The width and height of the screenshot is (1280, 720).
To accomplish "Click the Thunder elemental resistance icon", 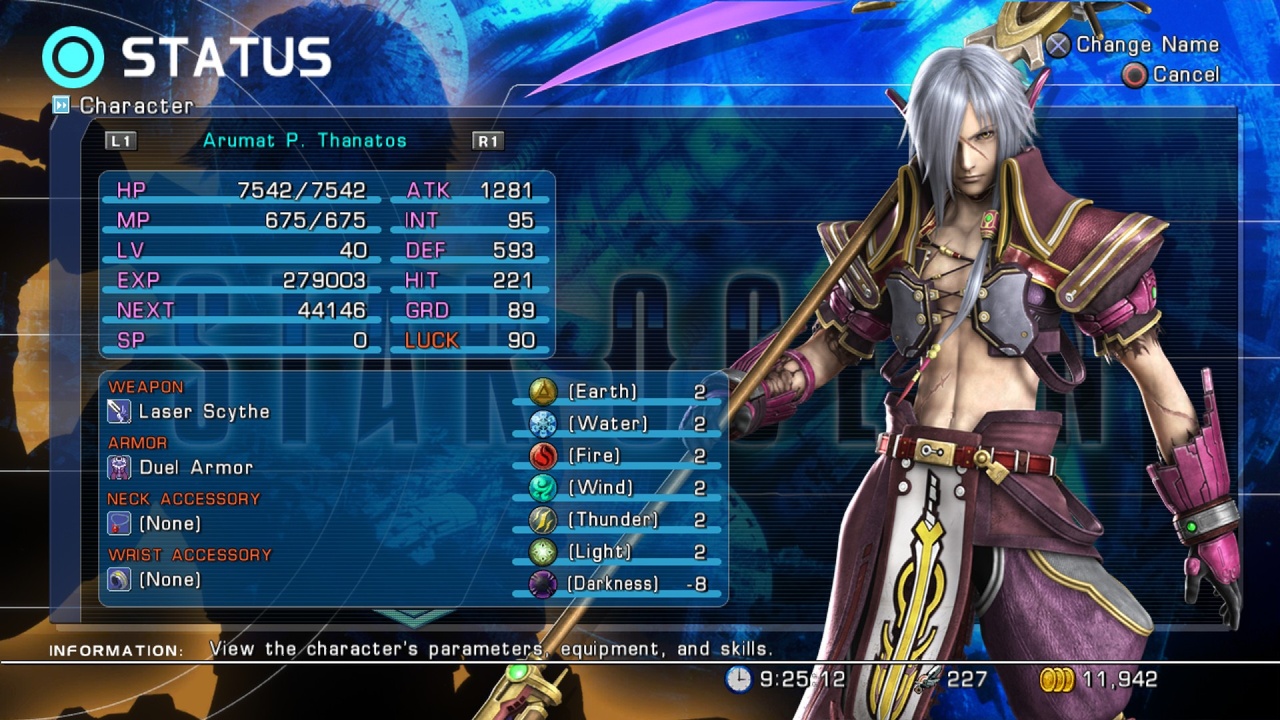I will click(x=541, y=519).
